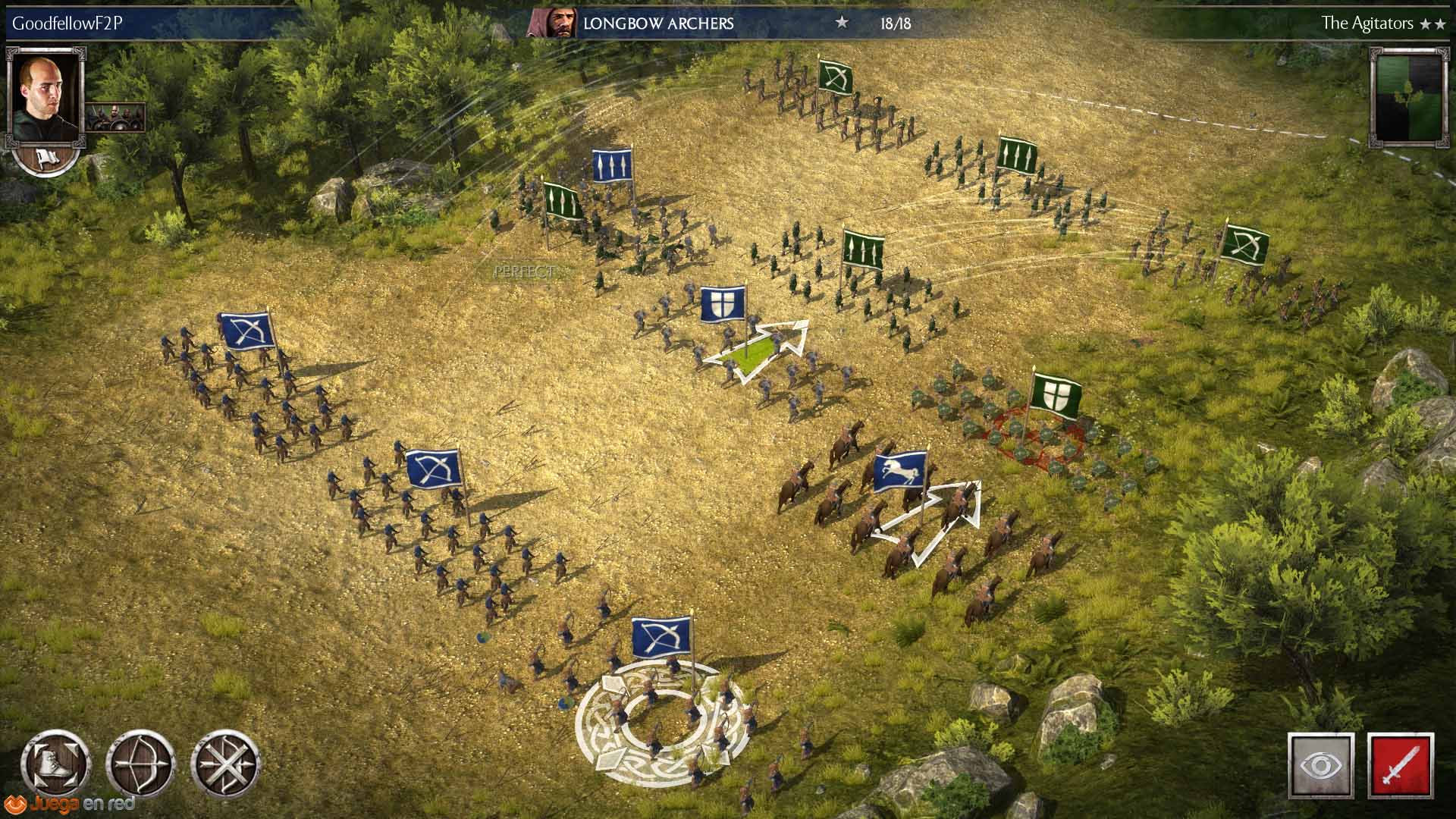Activate the bow and arrow fire ability
Image resolution: width=1456 pixels, height=819 pixels.
141,764
